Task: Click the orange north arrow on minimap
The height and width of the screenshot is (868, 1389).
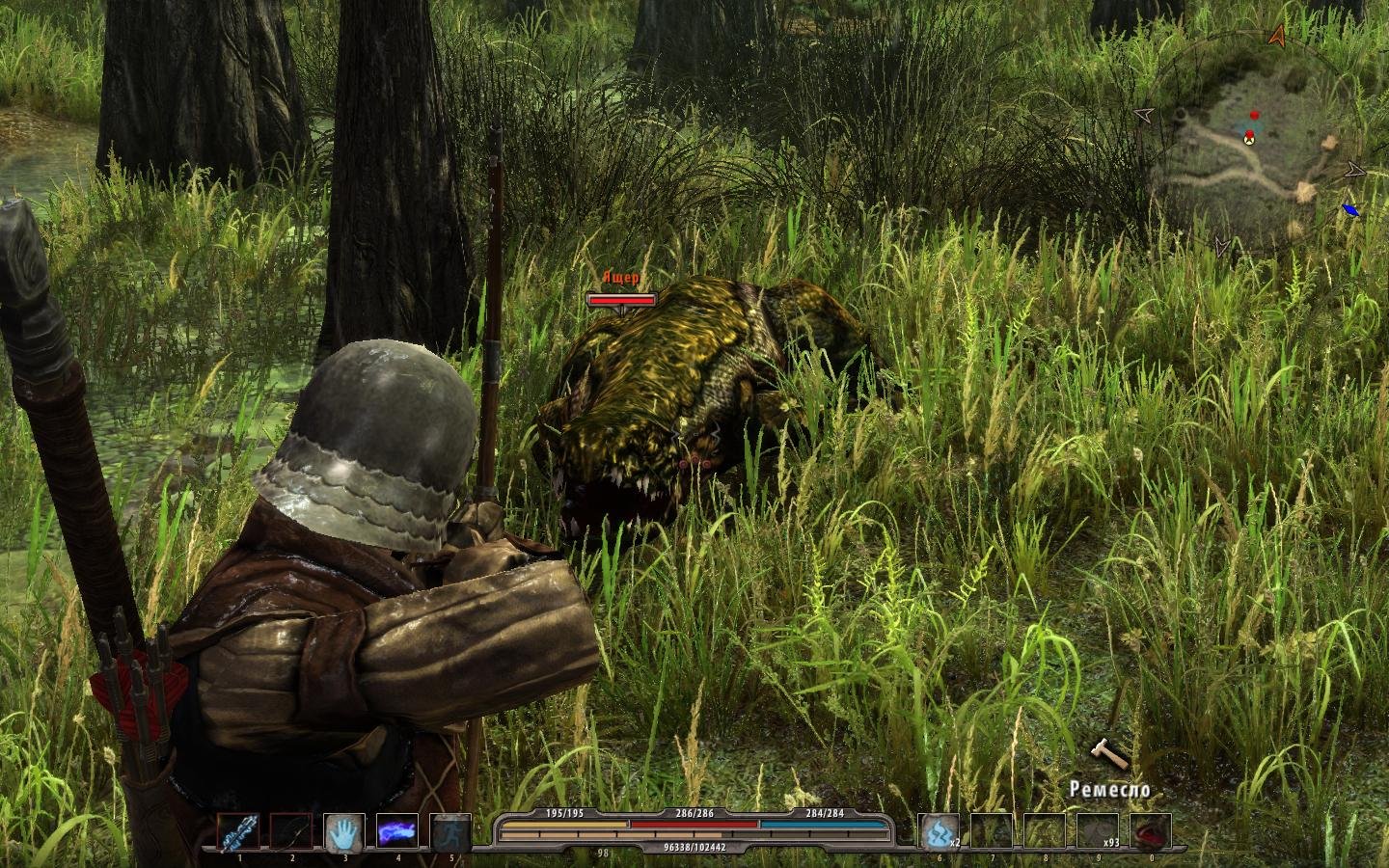Action: (x=1278, y=37)
